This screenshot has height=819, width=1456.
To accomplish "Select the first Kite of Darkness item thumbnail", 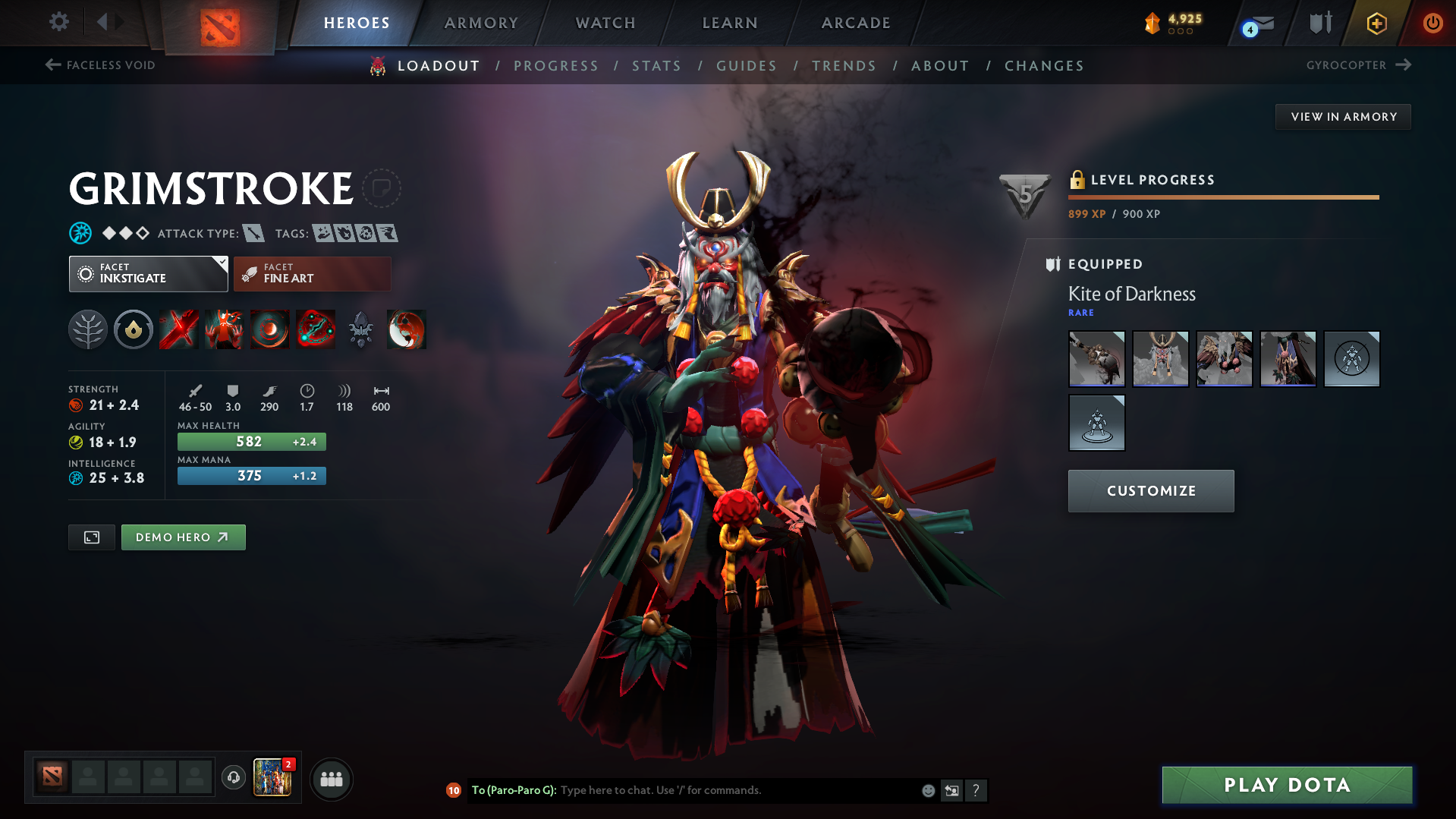I will pyautogui.click(x=1096, y=359).
